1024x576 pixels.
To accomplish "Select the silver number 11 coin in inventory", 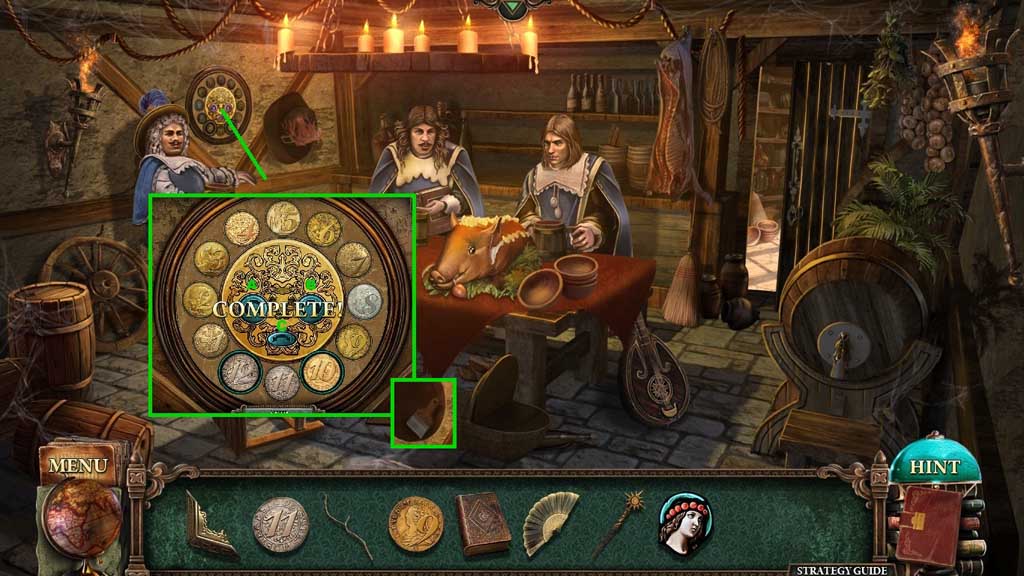I will point(280,524).
